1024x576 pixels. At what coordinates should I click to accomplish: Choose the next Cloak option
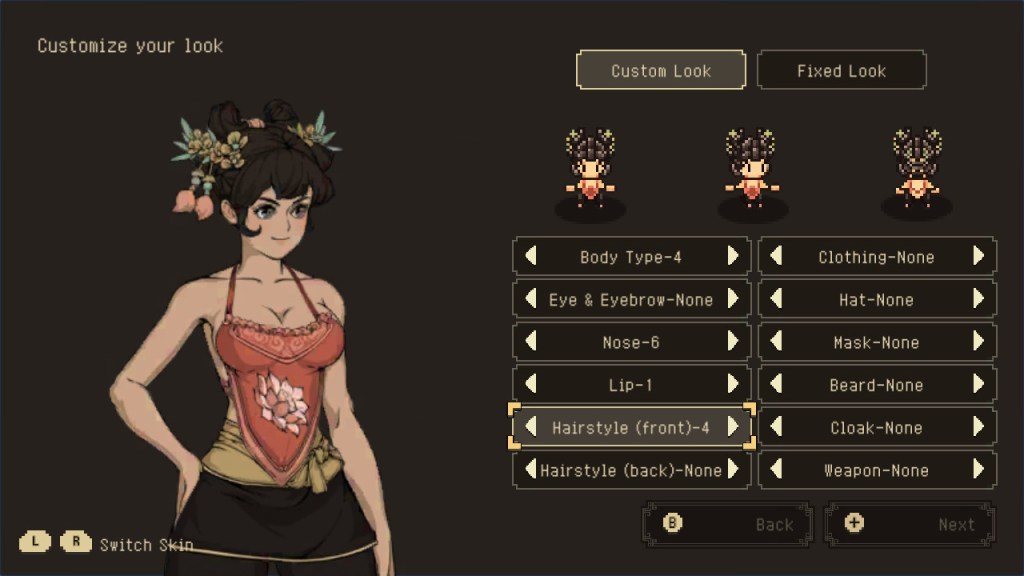point(978,427)
